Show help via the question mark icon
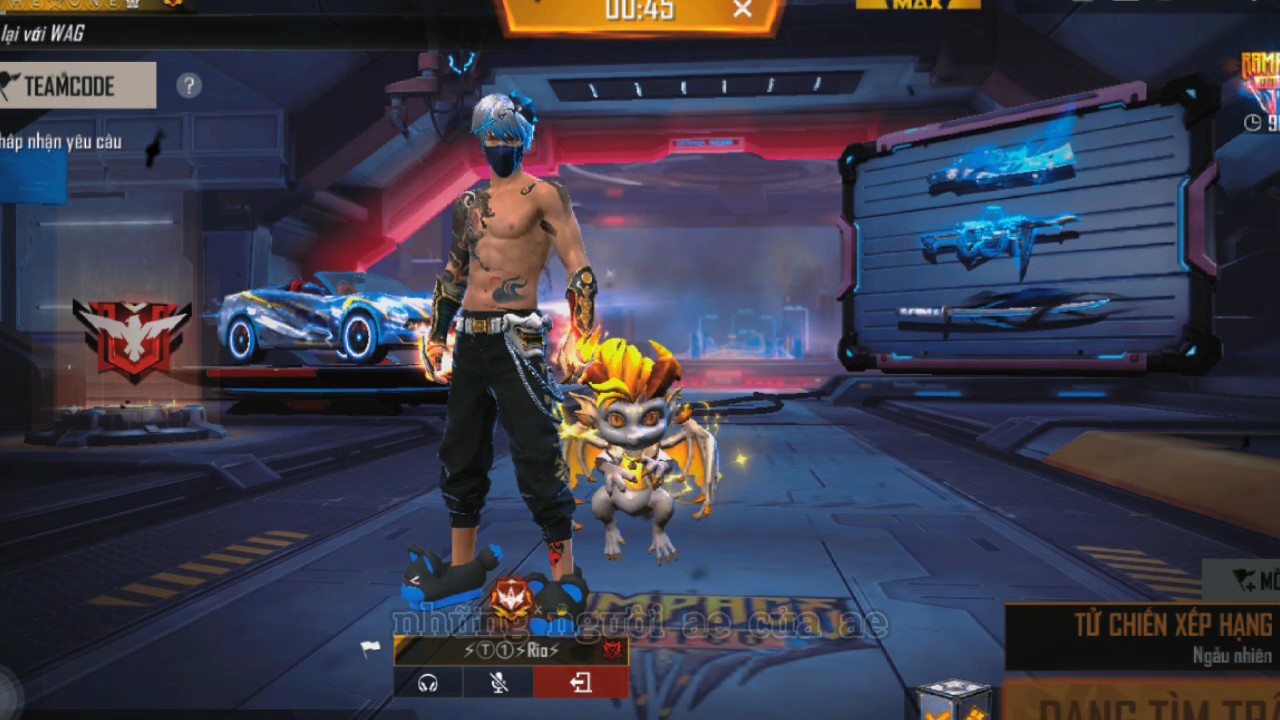1280x720 pixels. tap(189, 86)
